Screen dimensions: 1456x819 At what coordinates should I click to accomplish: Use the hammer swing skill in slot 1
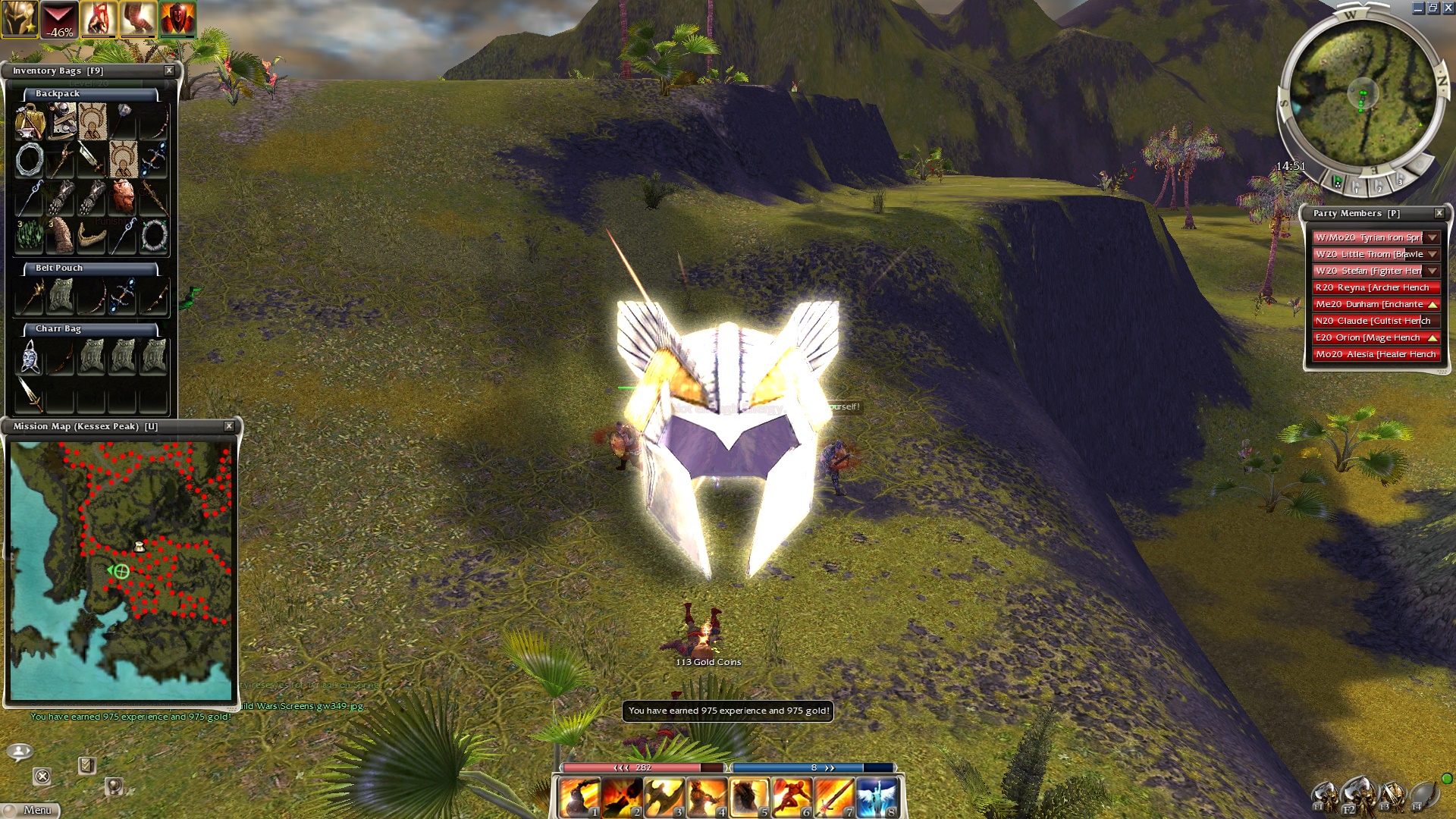[x=579, y=798]
